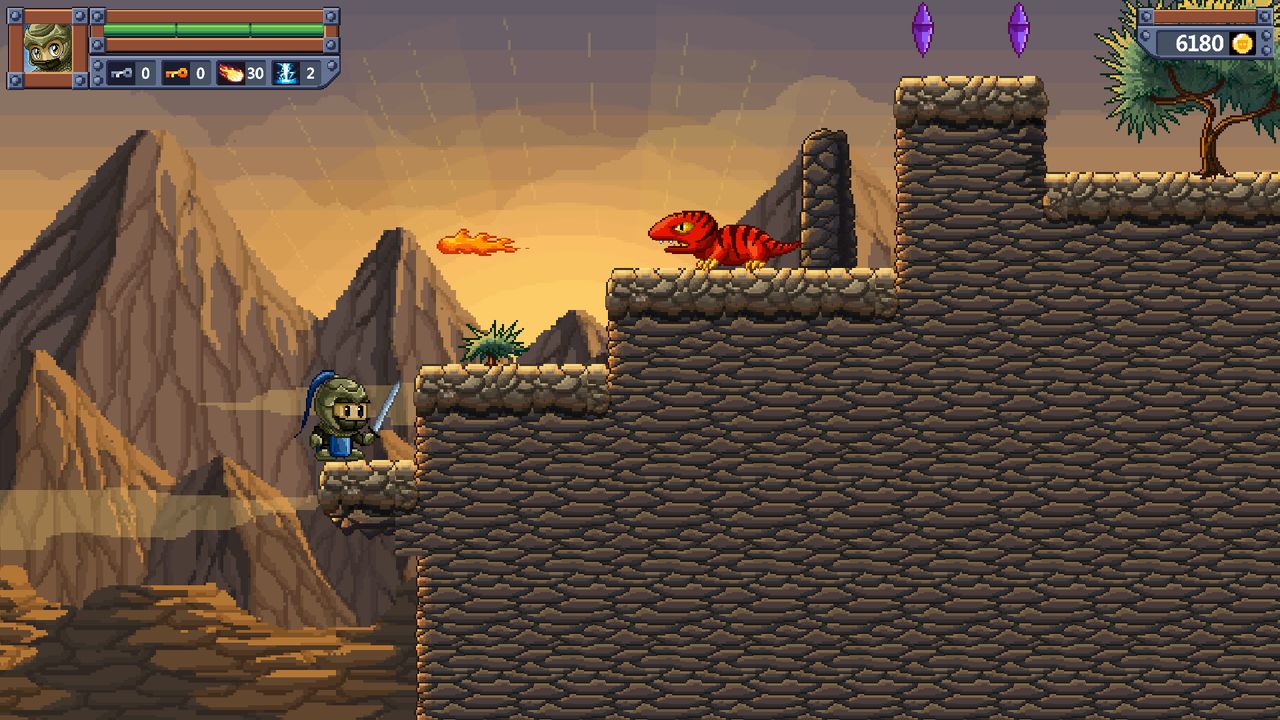Click the gold key counter icon
This screenshot has height=720, width=1280.
(177, 71)
